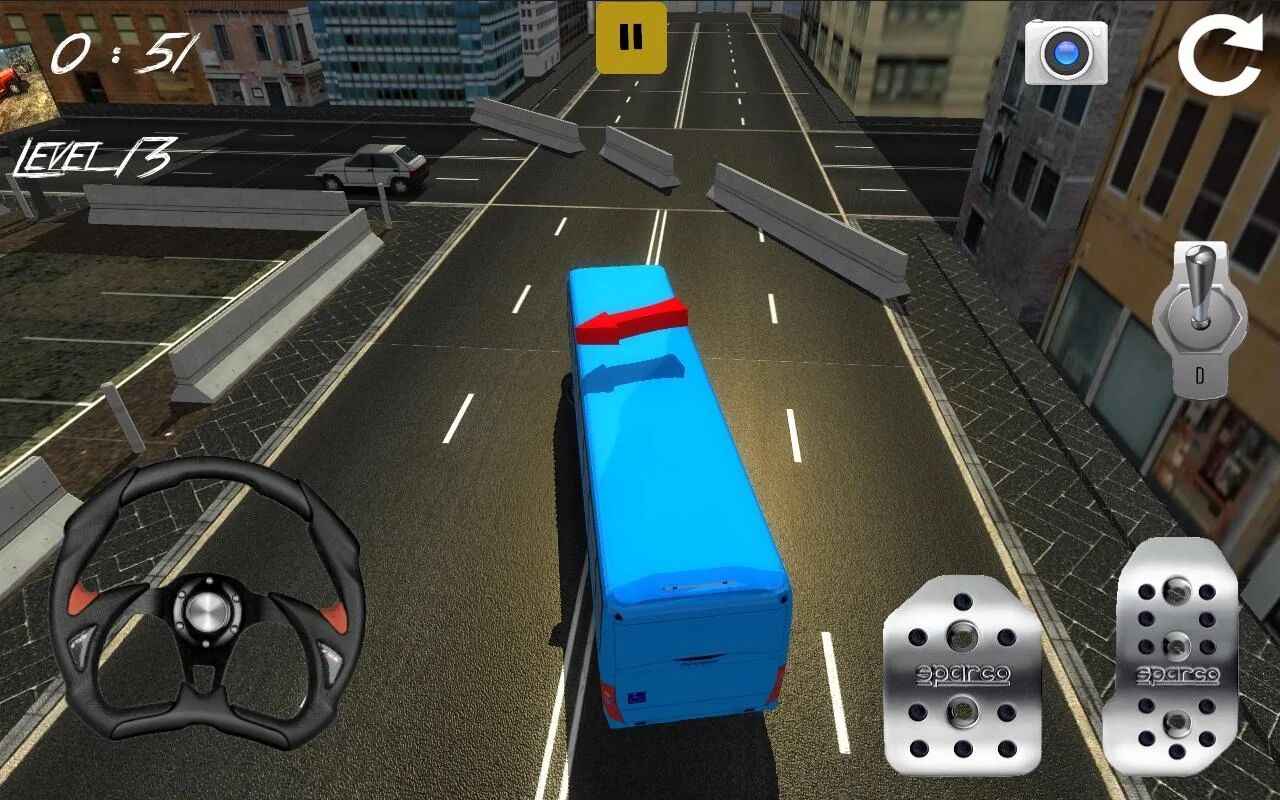Click the silver hub at the steering wheel center
Image resolution: width=1280 pixels, height=800 pixels.
click(x=207, y=611)
